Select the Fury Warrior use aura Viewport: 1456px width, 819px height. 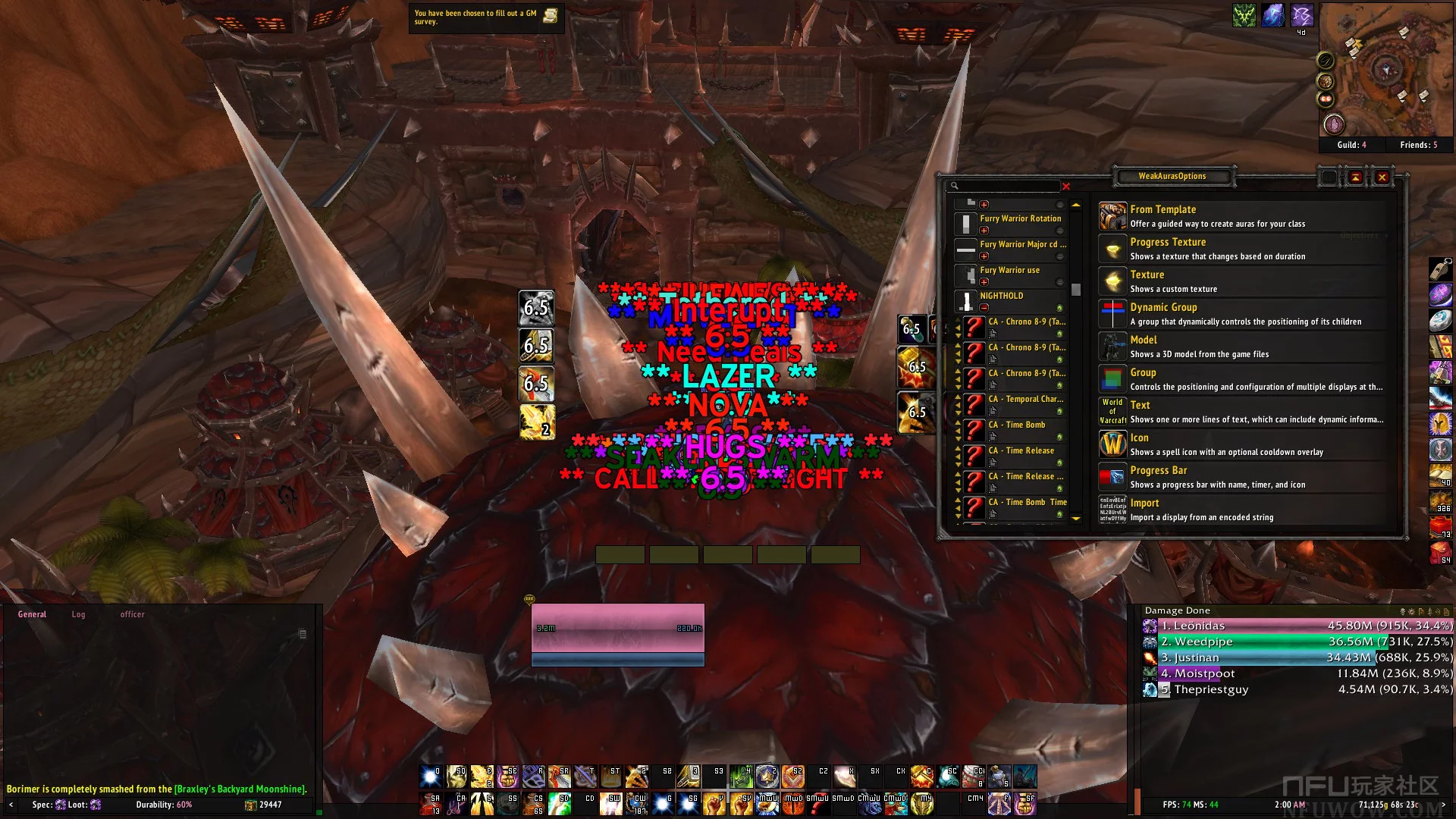pyautogui.click(x=1009, y=271)
